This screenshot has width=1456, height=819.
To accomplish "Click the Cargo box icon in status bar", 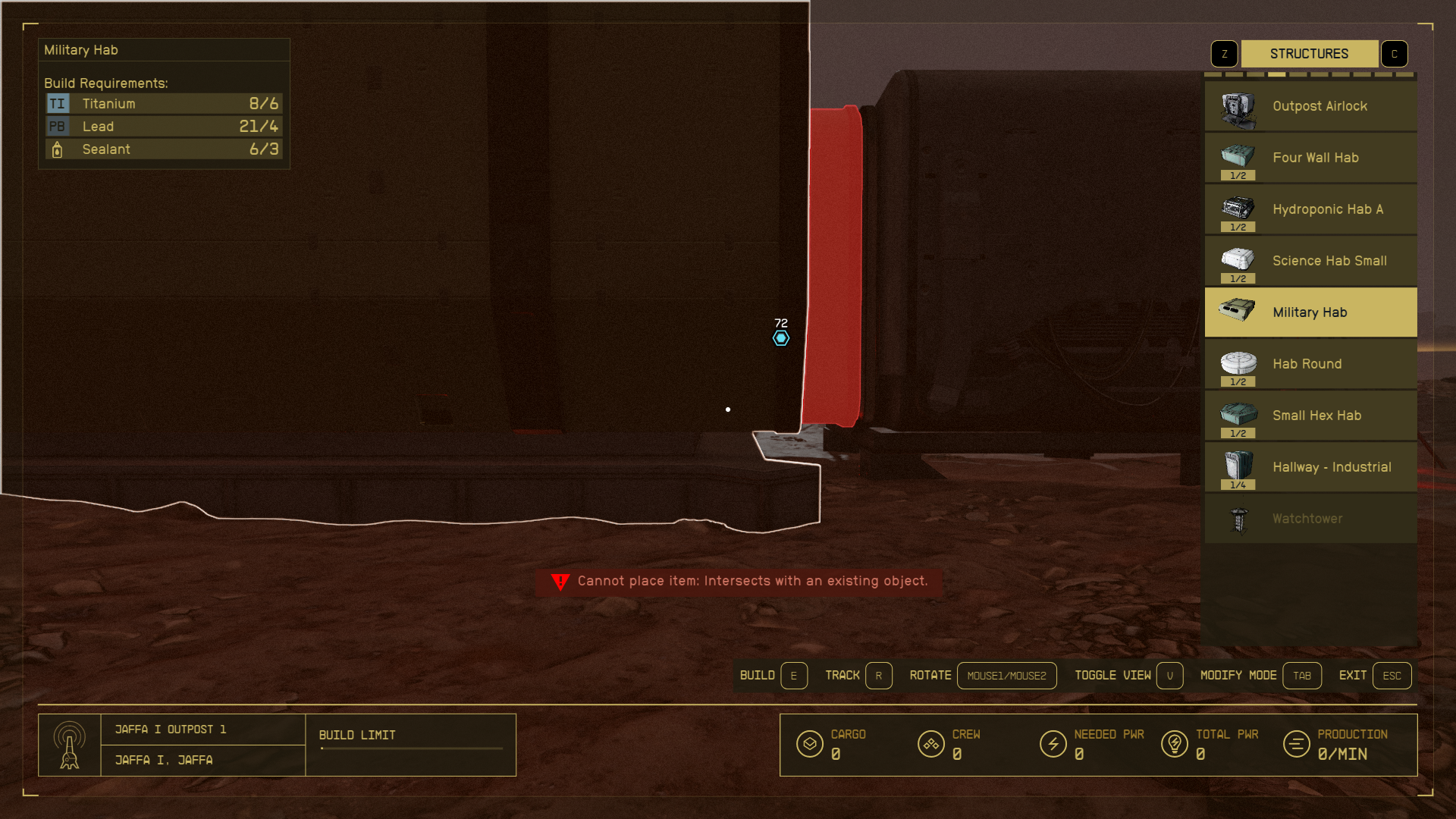I will click(x=810, y=745).
